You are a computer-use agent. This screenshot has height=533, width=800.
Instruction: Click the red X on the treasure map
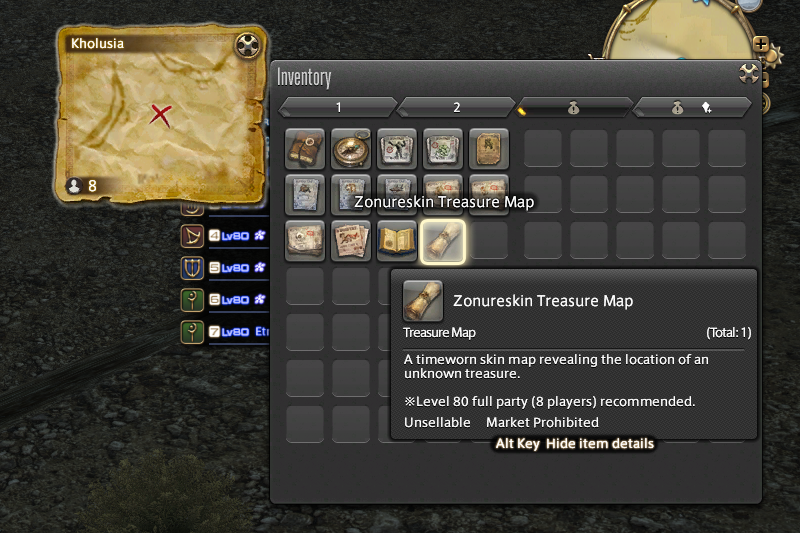click(x=160, y=114)
